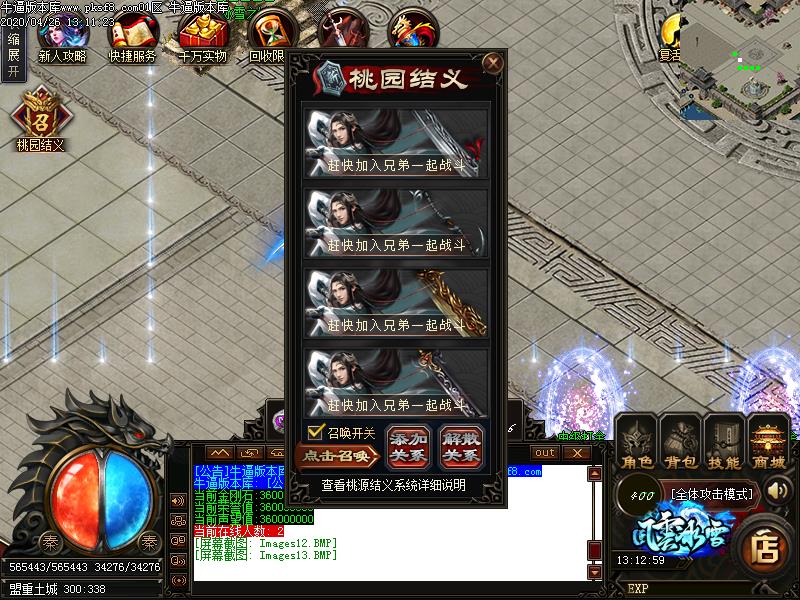800x600 pixels.
Task: Collapse the 缩展开 icon bar toggle
Action: pos(12,54)
